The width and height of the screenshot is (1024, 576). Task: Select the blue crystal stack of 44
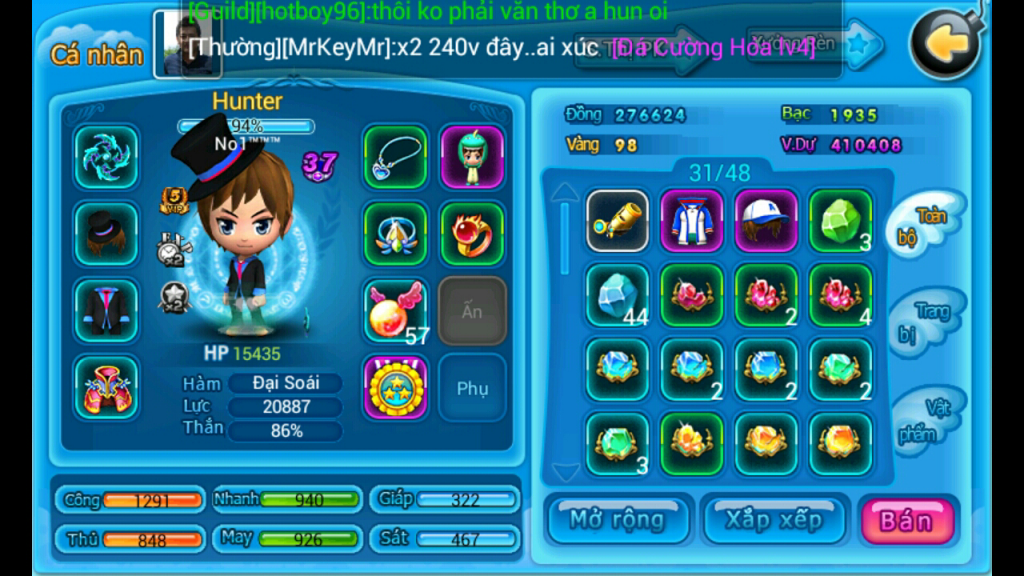(617, 295)
